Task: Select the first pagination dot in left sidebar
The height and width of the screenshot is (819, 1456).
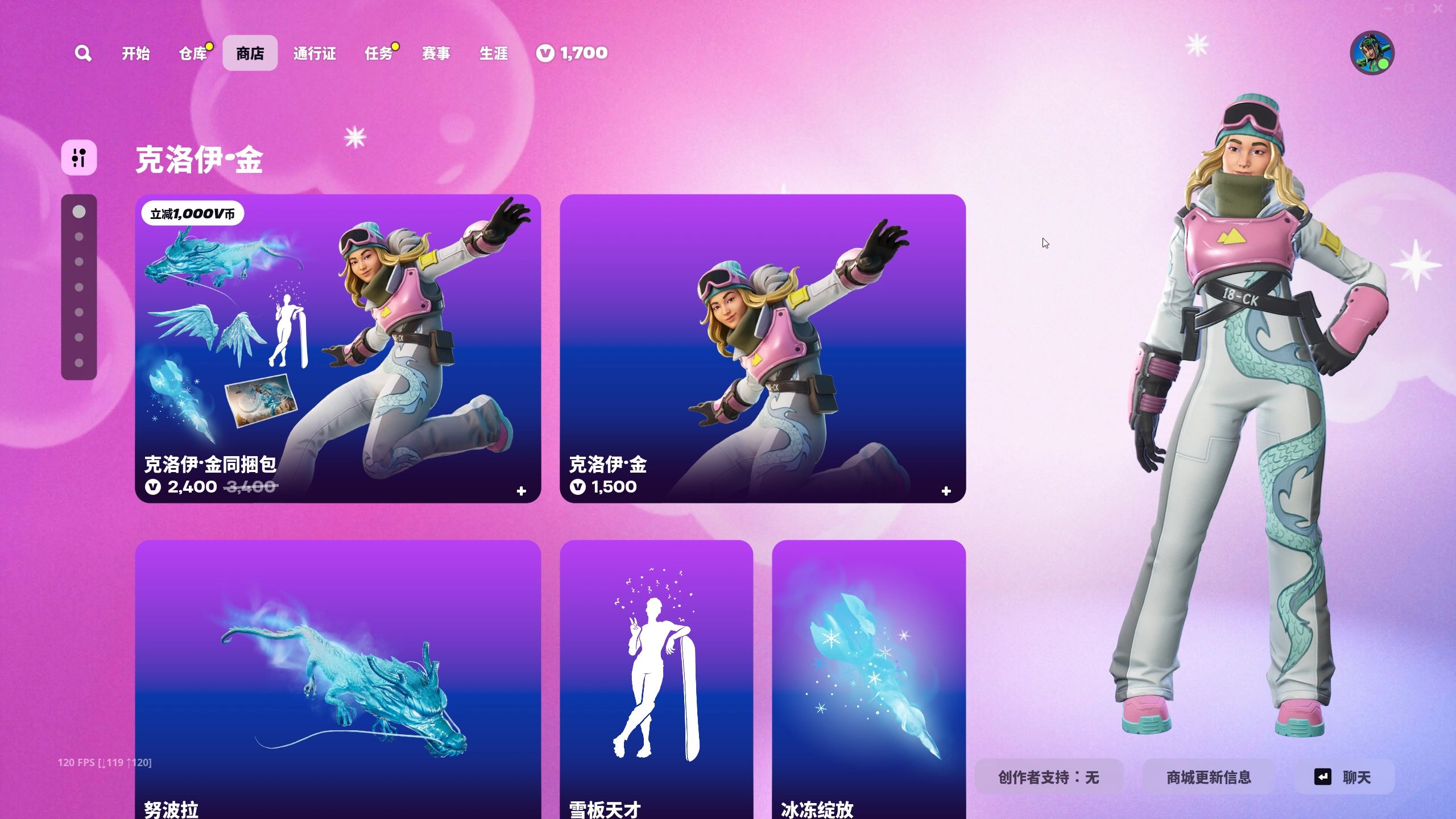Action: (x=78, y=212)
